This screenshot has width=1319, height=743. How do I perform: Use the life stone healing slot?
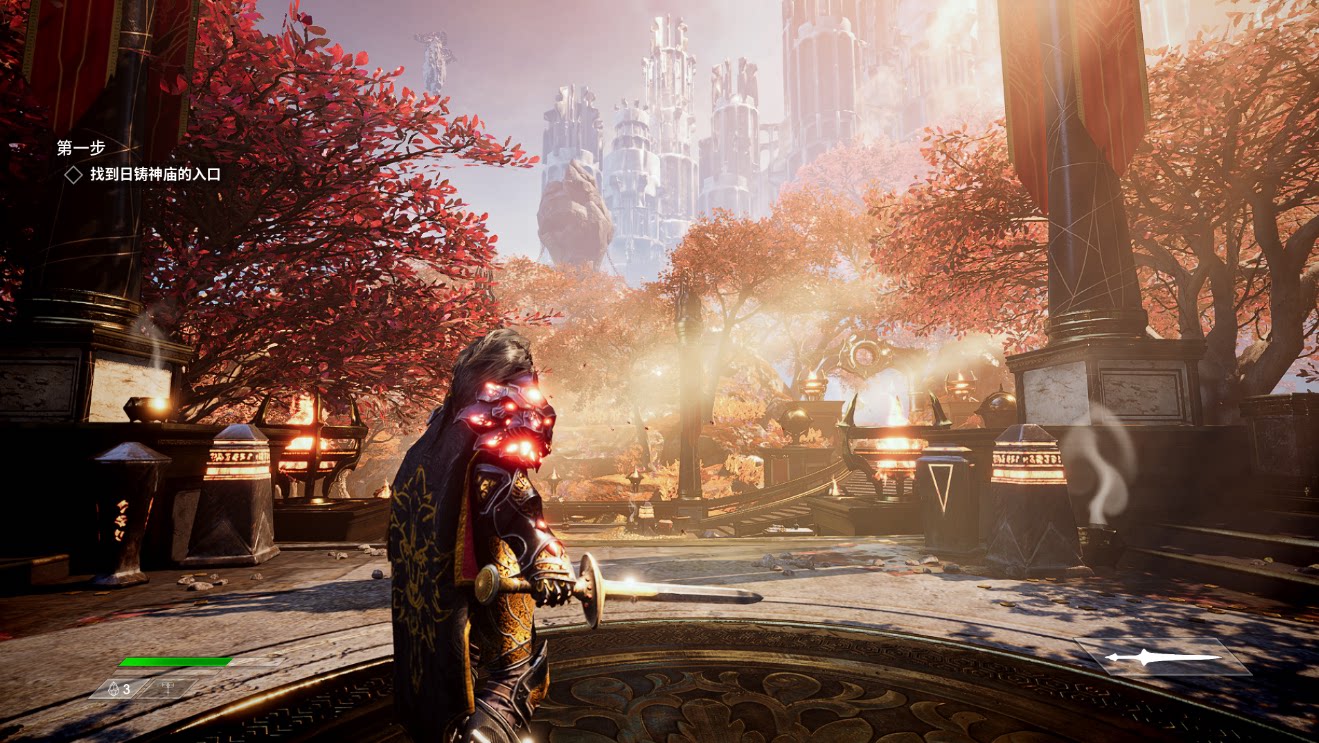click(x=120, y=689)
